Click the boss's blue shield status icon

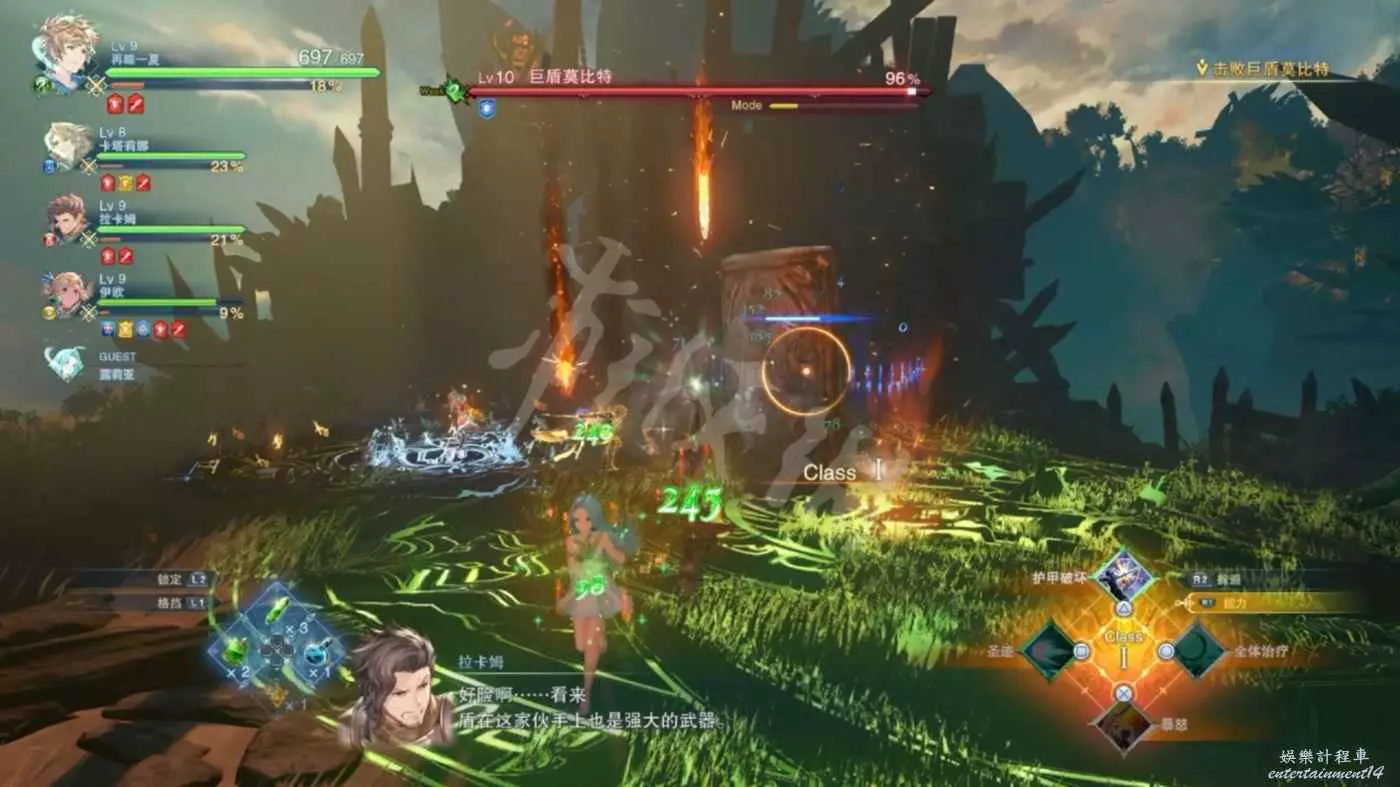pyautogui.click(x=487, y=109)
